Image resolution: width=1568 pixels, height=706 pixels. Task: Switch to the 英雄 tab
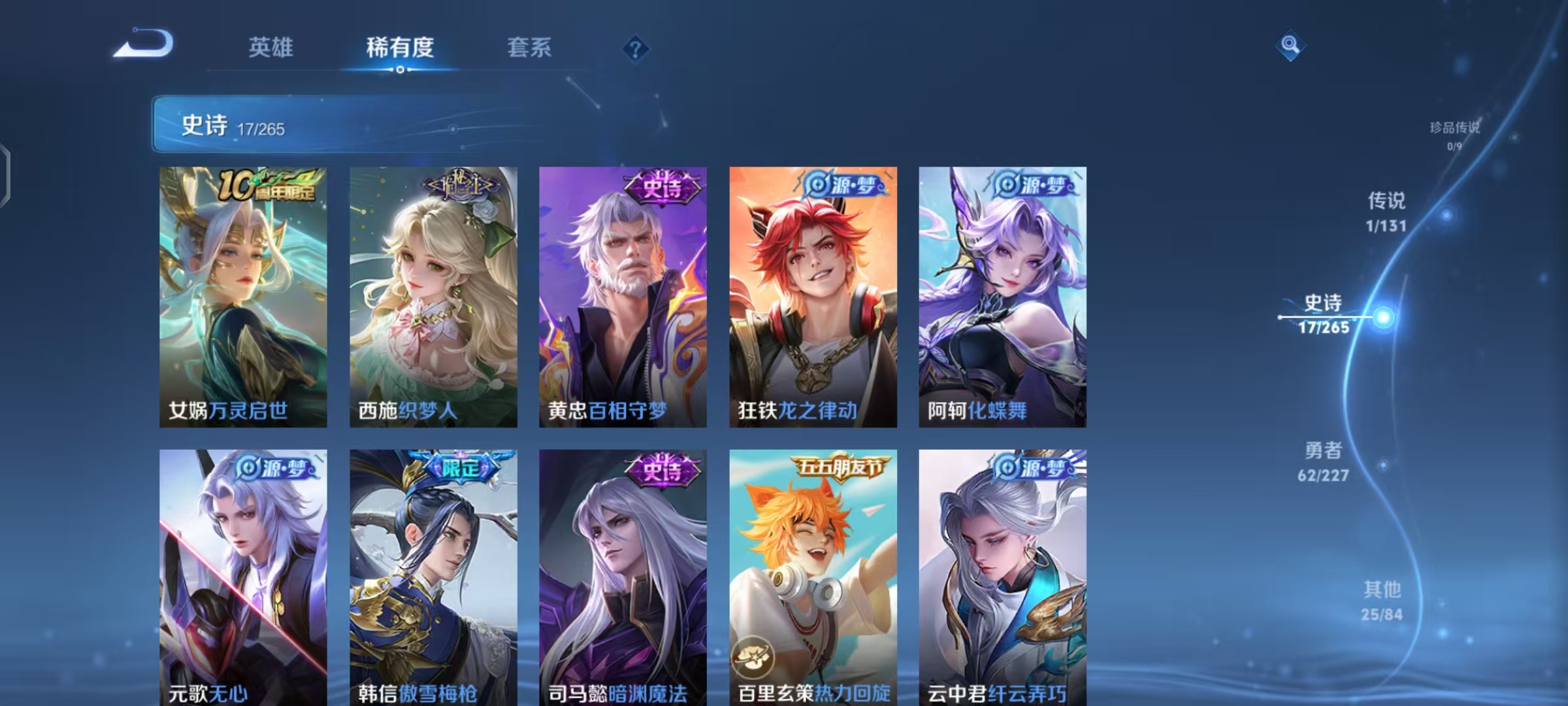click(x=270, y=48)
